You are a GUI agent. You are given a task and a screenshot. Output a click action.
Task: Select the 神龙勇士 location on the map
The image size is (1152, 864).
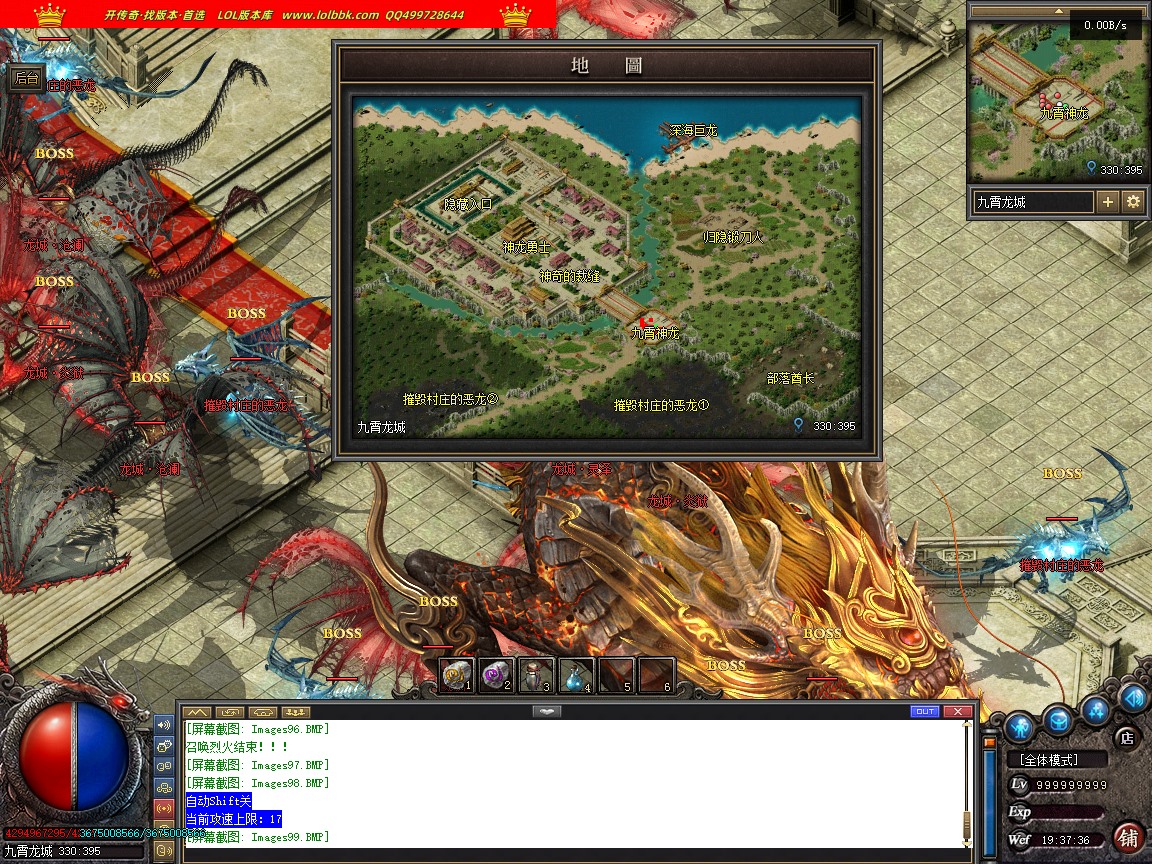point(526,246)
